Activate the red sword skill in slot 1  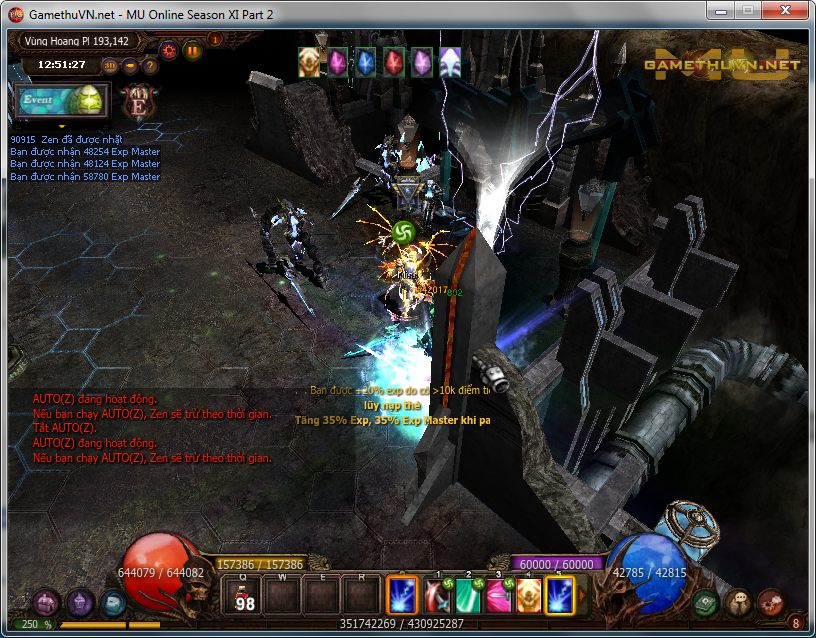click(437, 596)
